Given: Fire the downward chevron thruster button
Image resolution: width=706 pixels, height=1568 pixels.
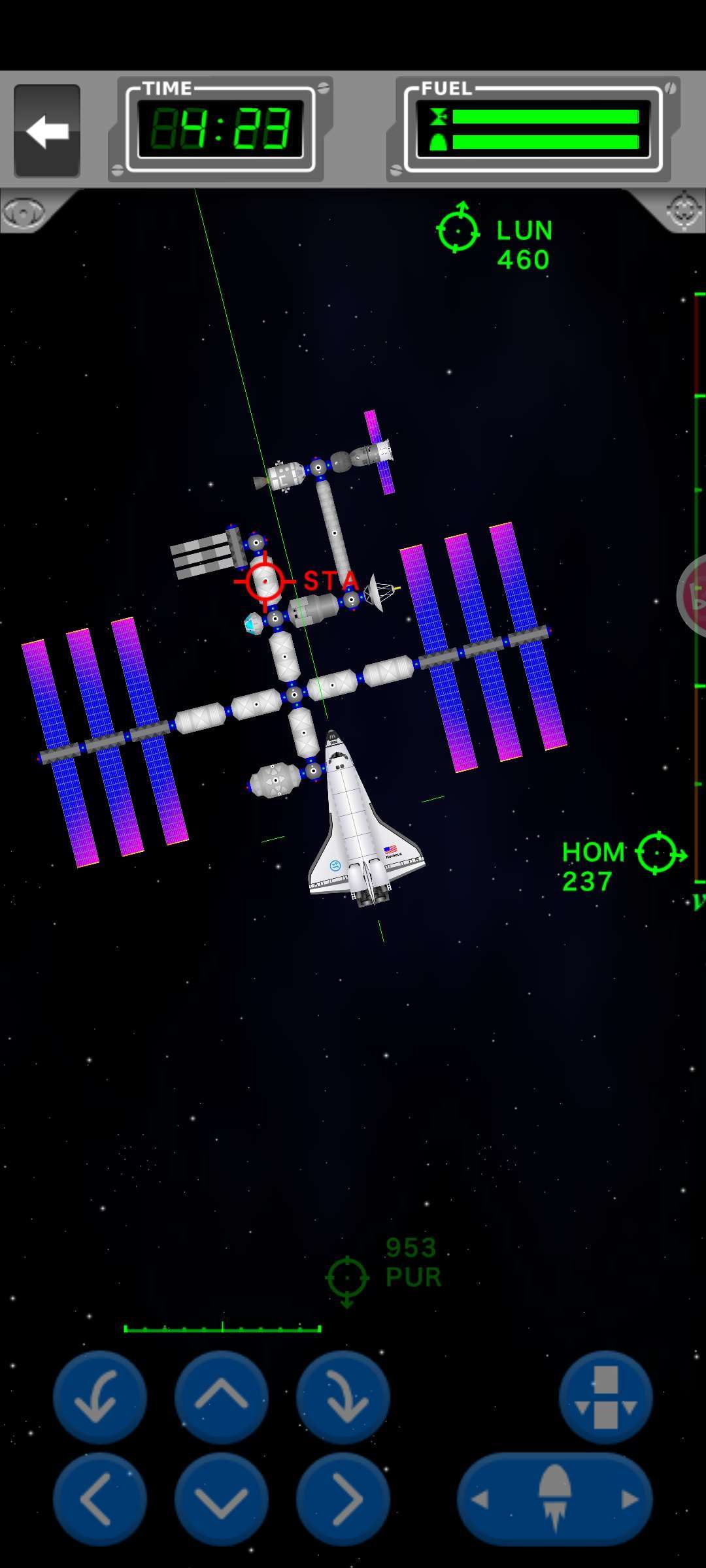Looking at the screenshot, I should point(222,1499).
